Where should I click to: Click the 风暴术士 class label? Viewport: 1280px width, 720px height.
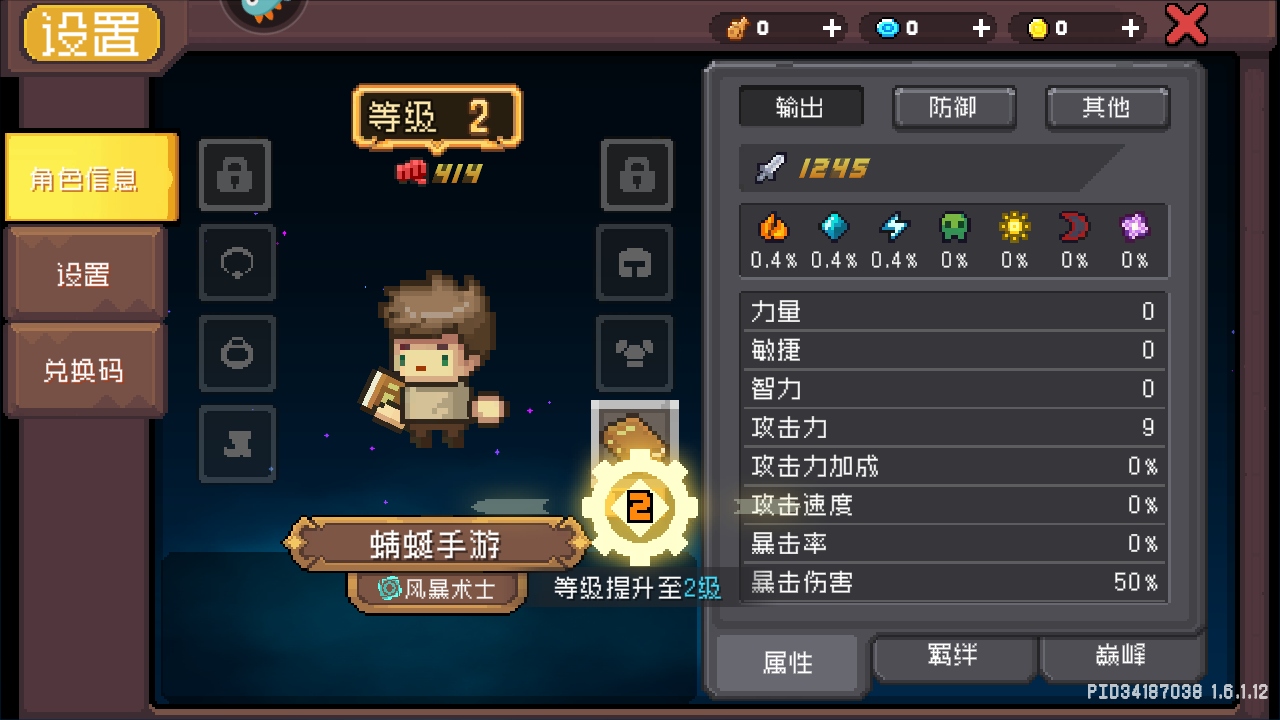438,588
